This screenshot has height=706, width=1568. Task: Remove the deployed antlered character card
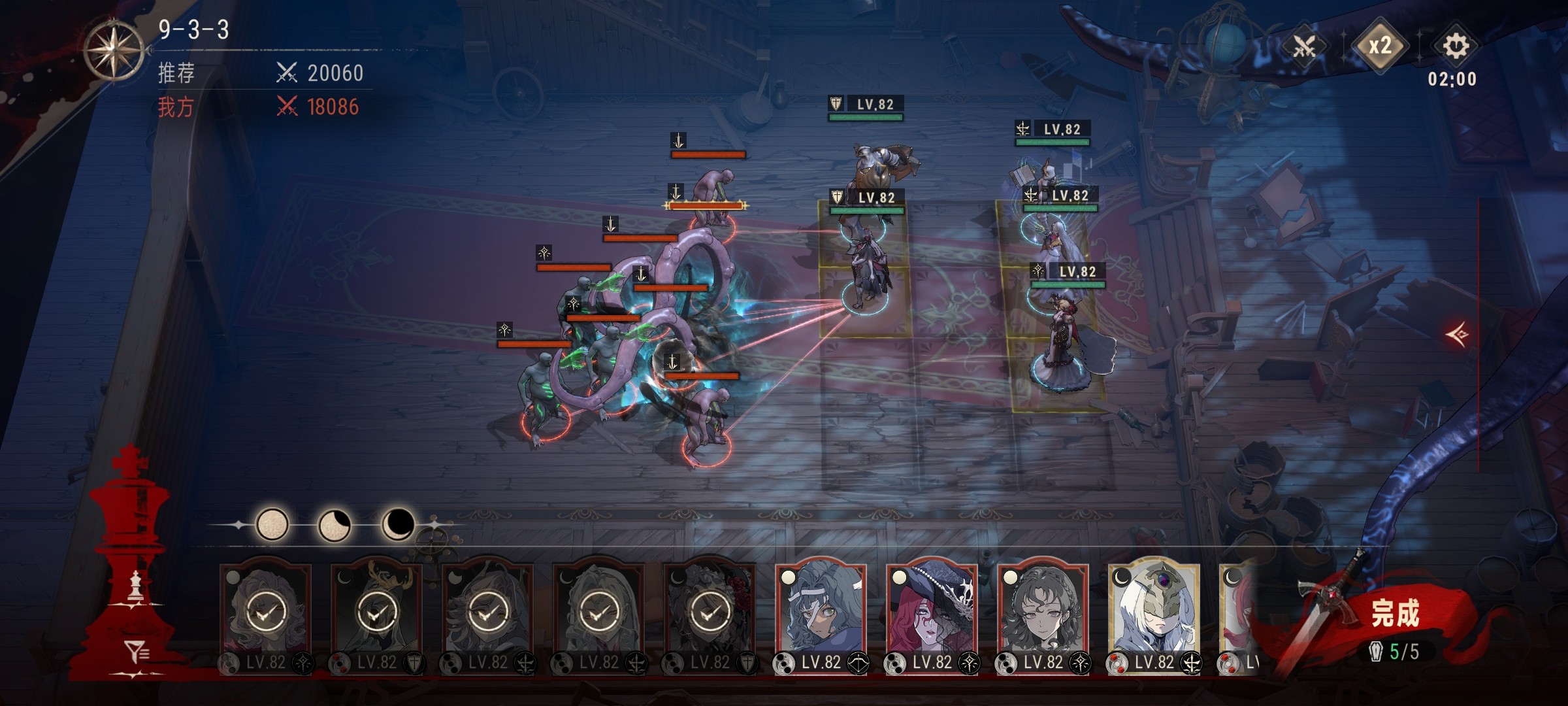click(376, 611)
